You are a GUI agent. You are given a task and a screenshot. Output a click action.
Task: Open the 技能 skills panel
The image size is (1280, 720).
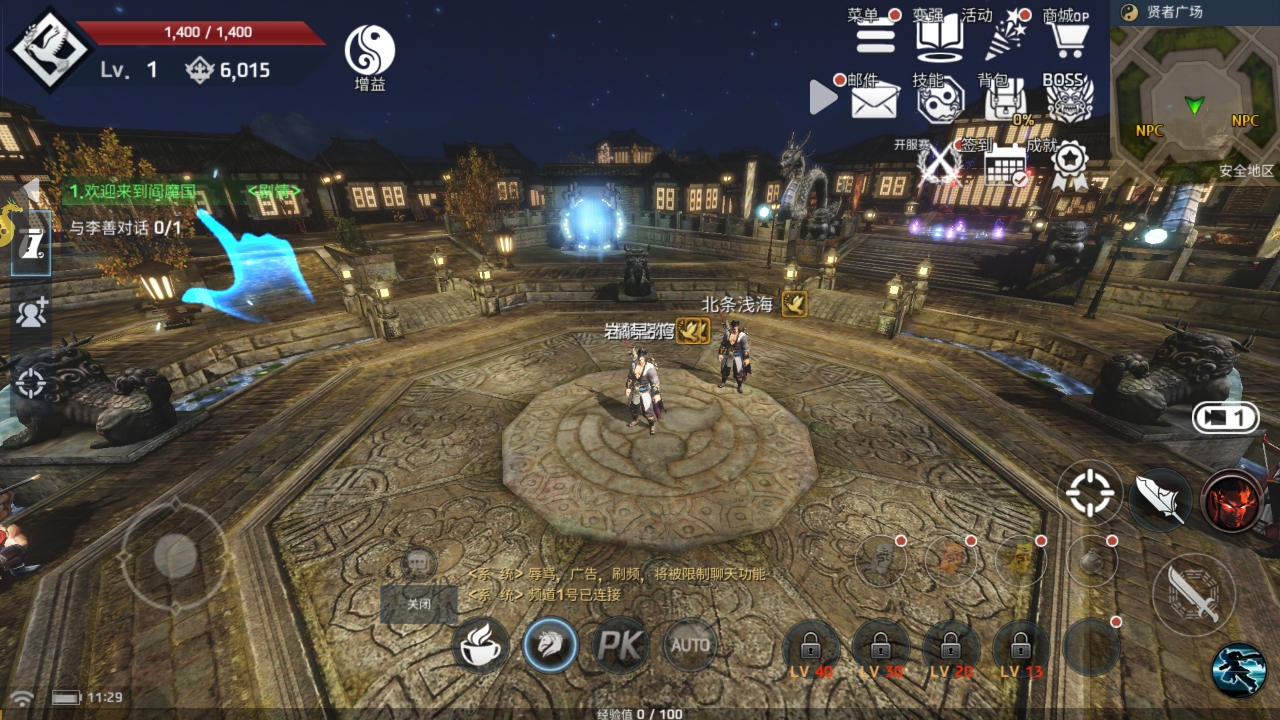pyautogui.click(x=939, y=100)
